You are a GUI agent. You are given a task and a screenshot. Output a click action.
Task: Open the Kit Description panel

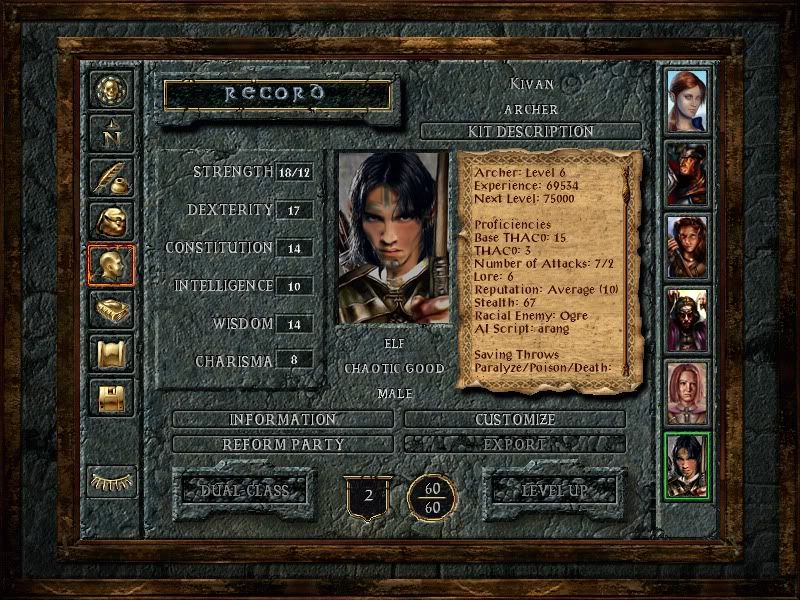[530, 131]
